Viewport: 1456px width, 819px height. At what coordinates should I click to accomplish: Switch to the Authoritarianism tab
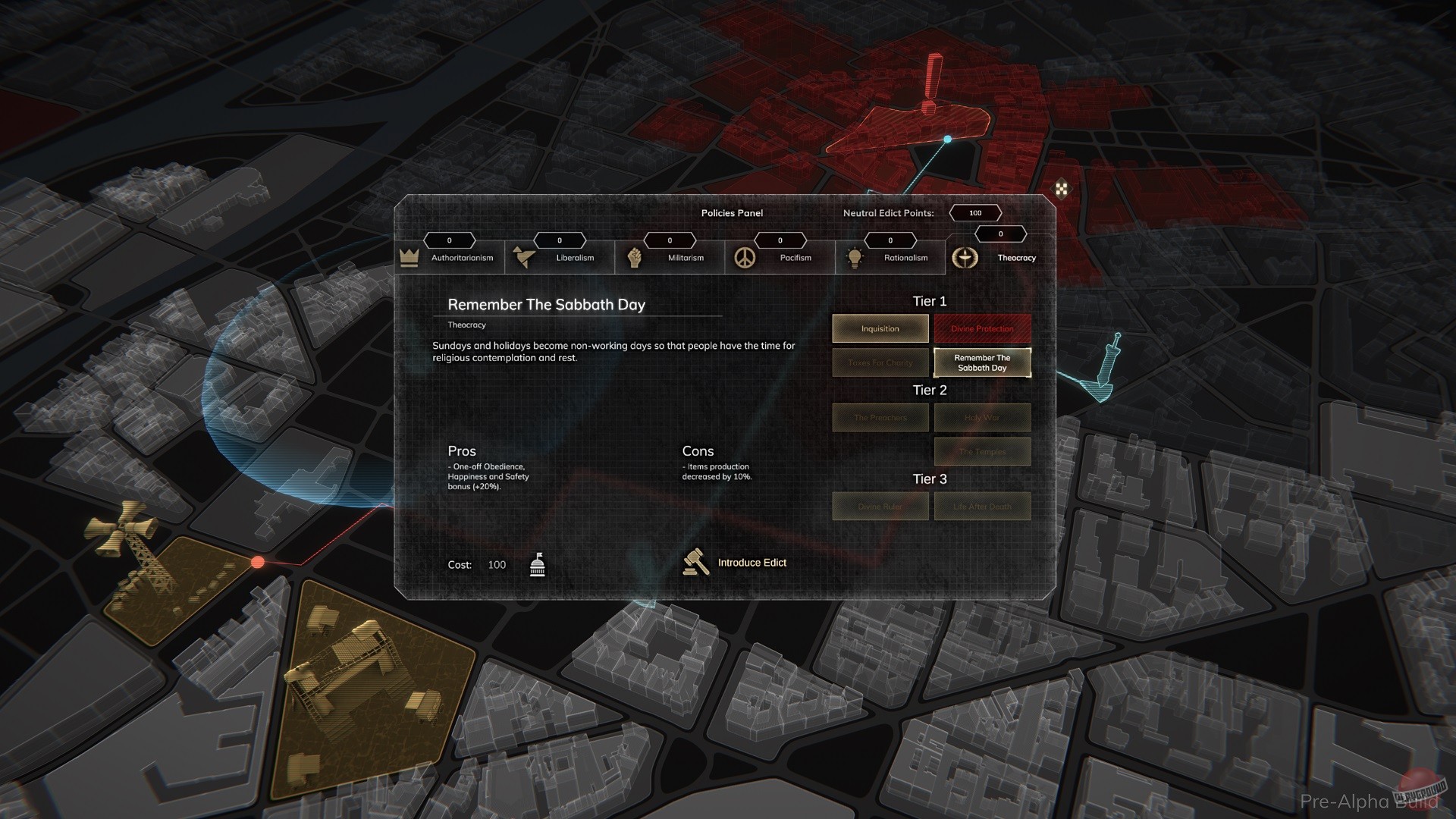coord(450,257)
